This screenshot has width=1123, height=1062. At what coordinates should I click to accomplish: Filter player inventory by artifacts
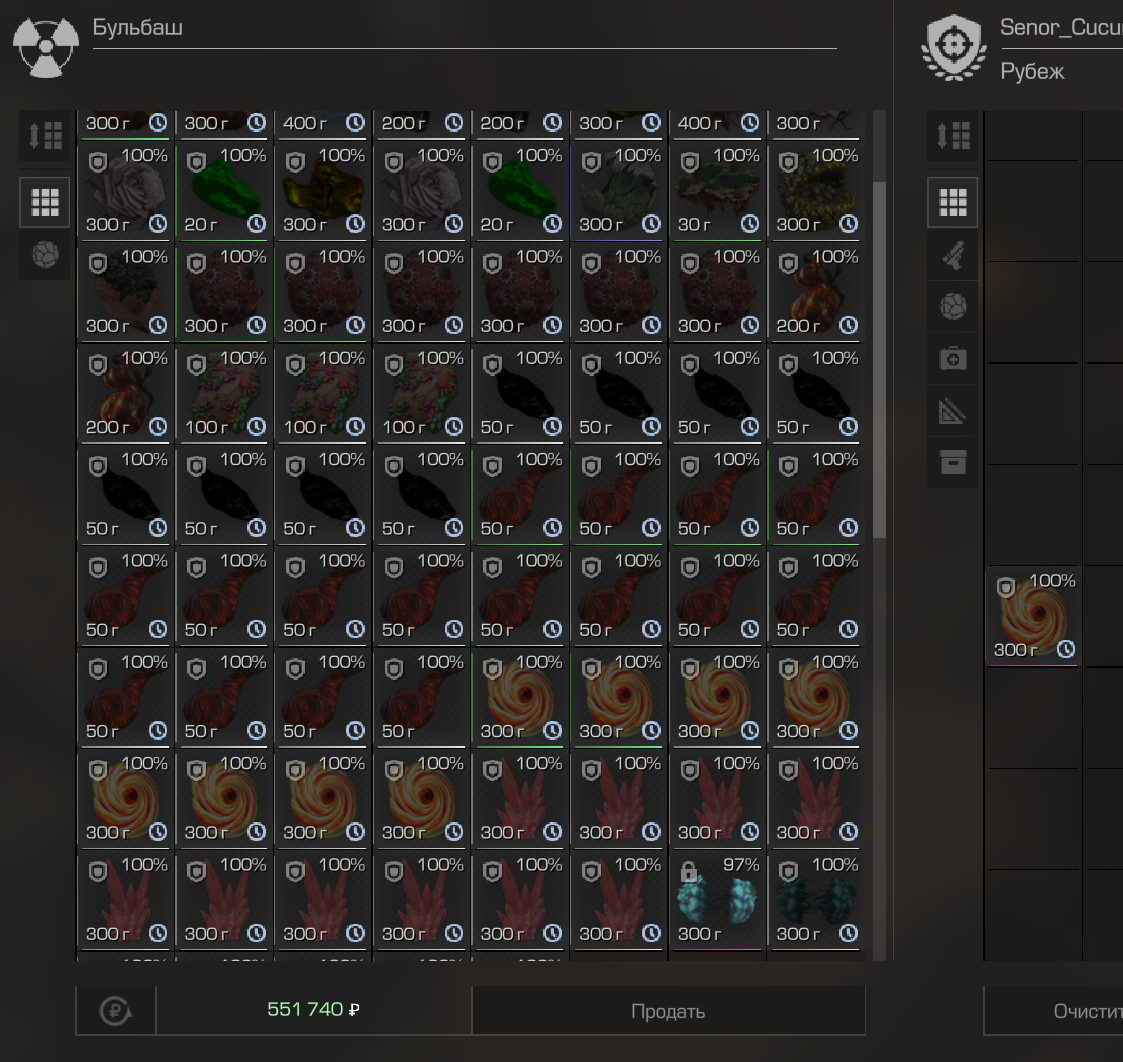(953, 307)
